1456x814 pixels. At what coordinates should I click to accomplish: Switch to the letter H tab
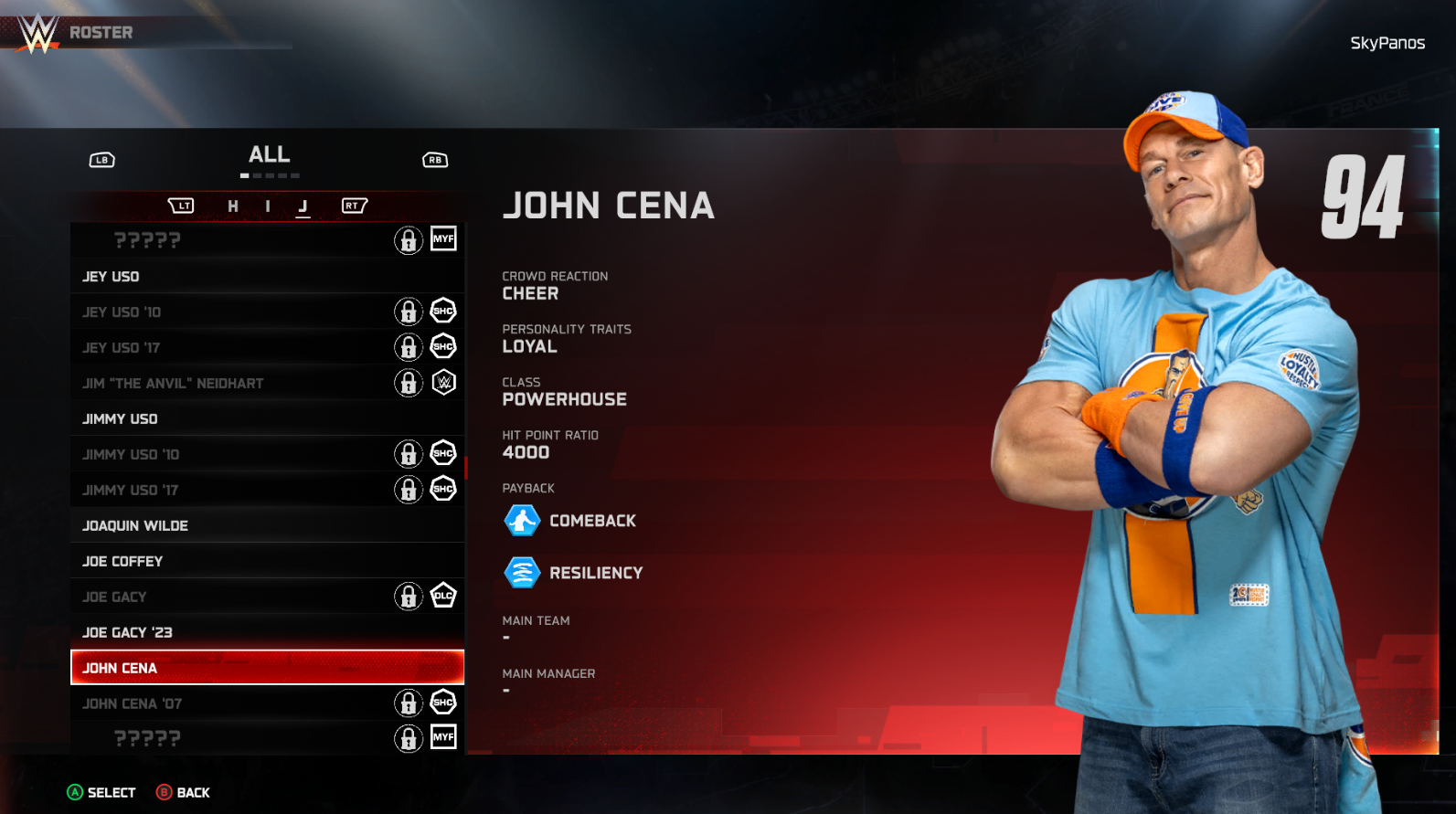tap(233, 206)
